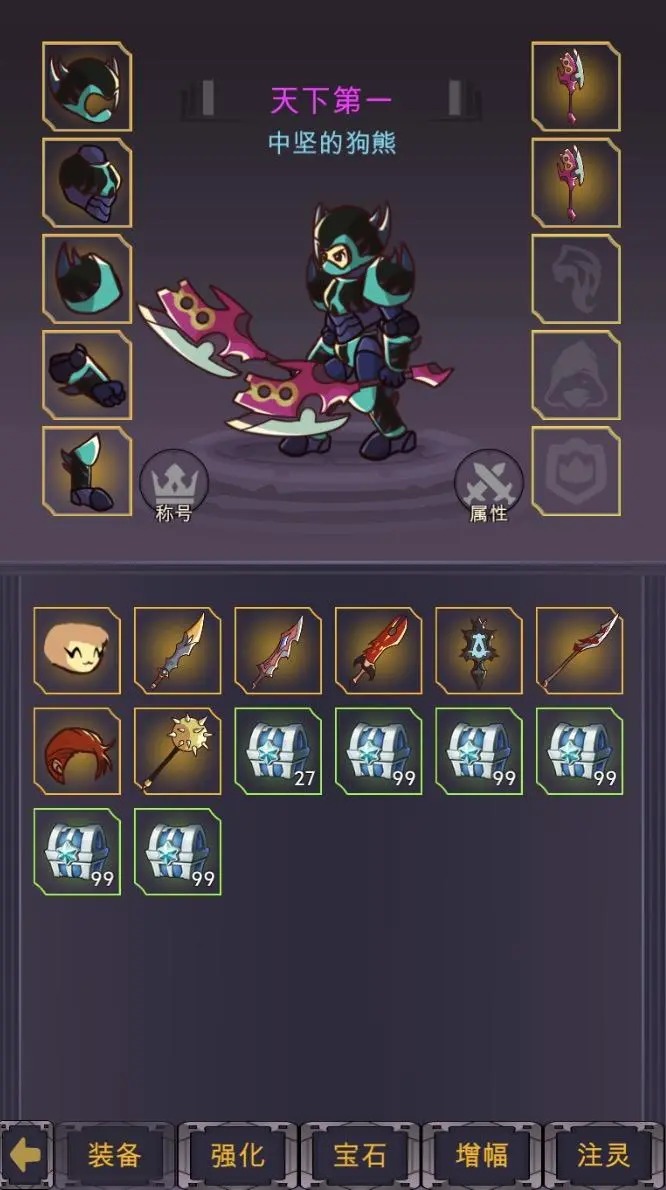Select the equipped shoulder armor slot
Screen dimensions: 666x1190
pos(87,279)
